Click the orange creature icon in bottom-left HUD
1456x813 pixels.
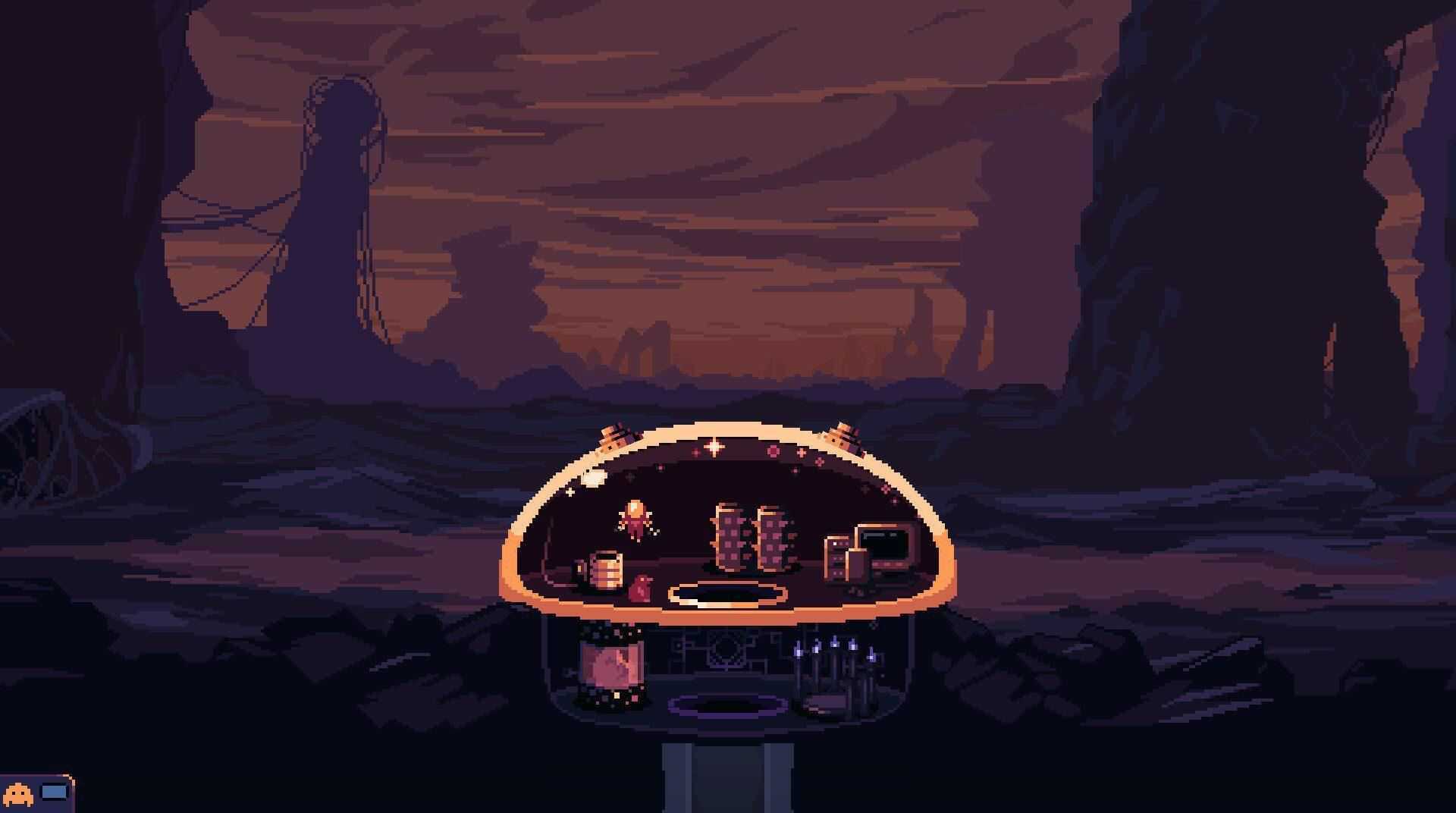click(18, 793)
